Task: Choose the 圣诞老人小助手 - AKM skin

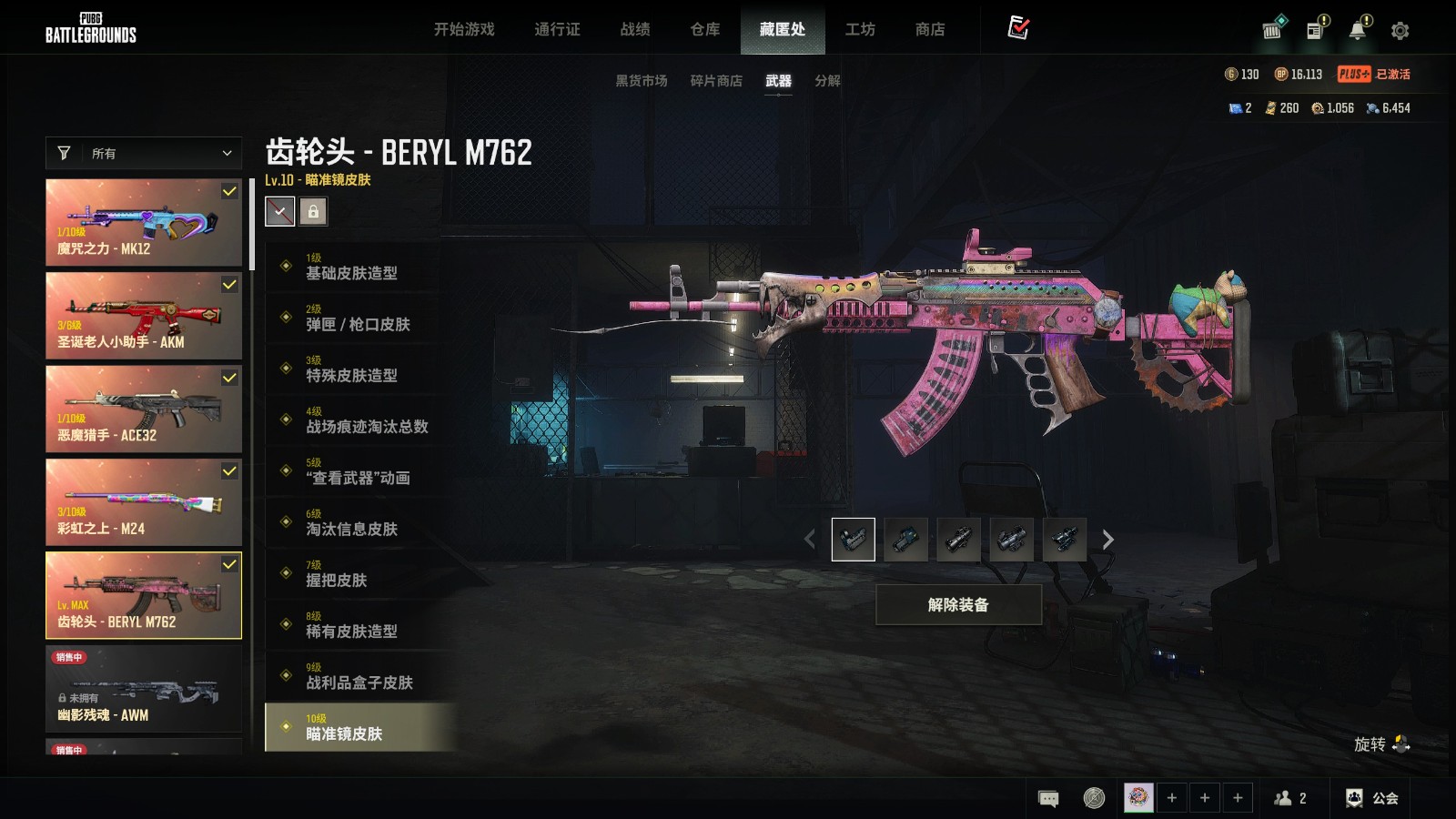Action: point(144,316)
